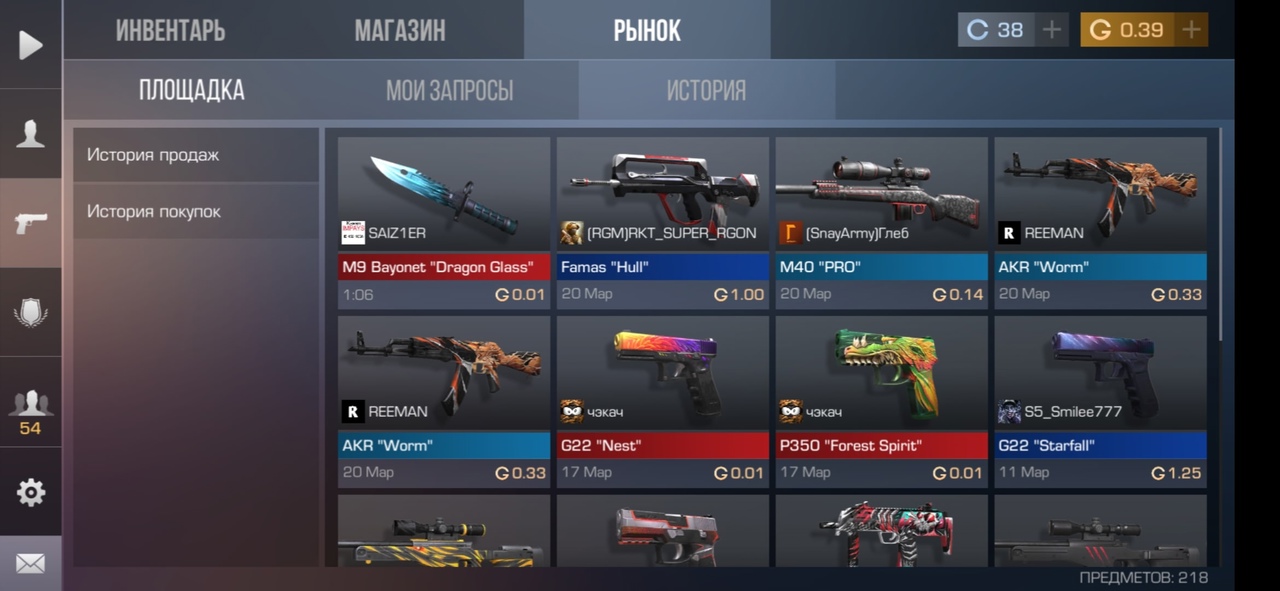Open the profile silhouette sidebar icon

point(30,134)
